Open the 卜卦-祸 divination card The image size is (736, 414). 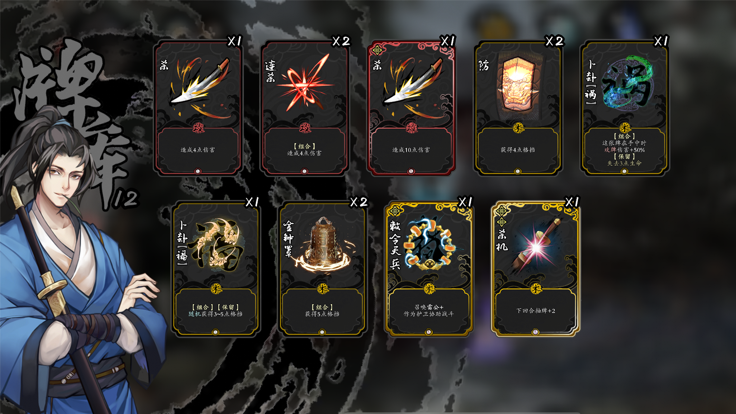[x=624, y=109]
